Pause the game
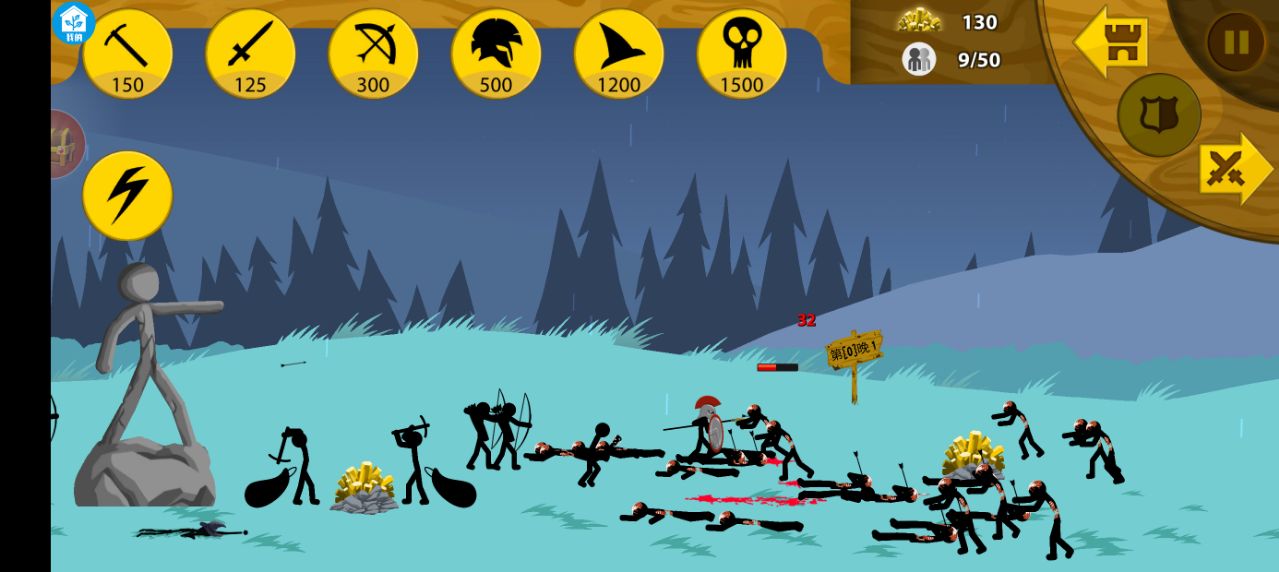This screenshot has width=1279, height=572. click(1236, 42)
